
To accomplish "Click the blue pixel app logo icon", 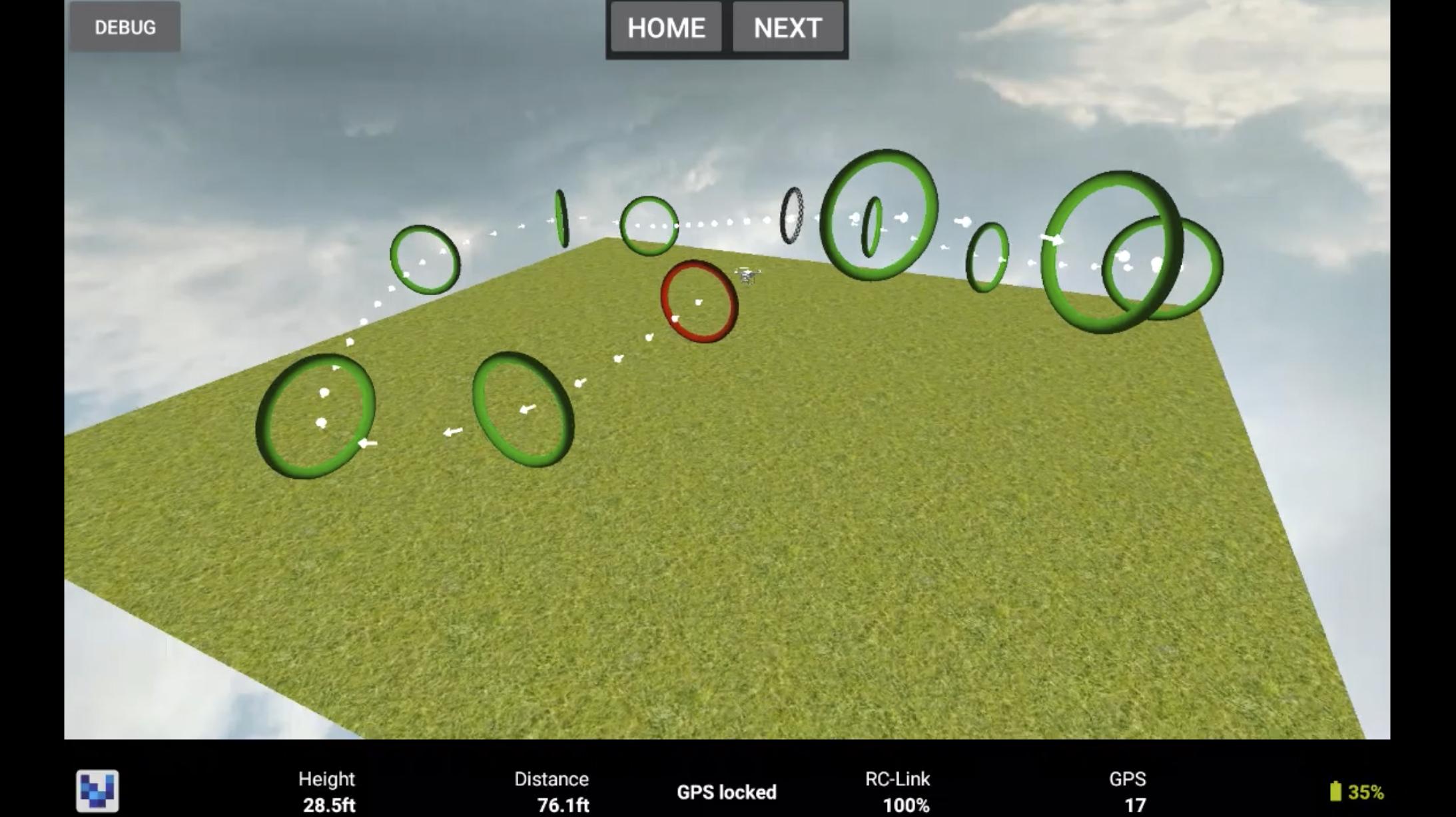I will (x=97, y=791).
